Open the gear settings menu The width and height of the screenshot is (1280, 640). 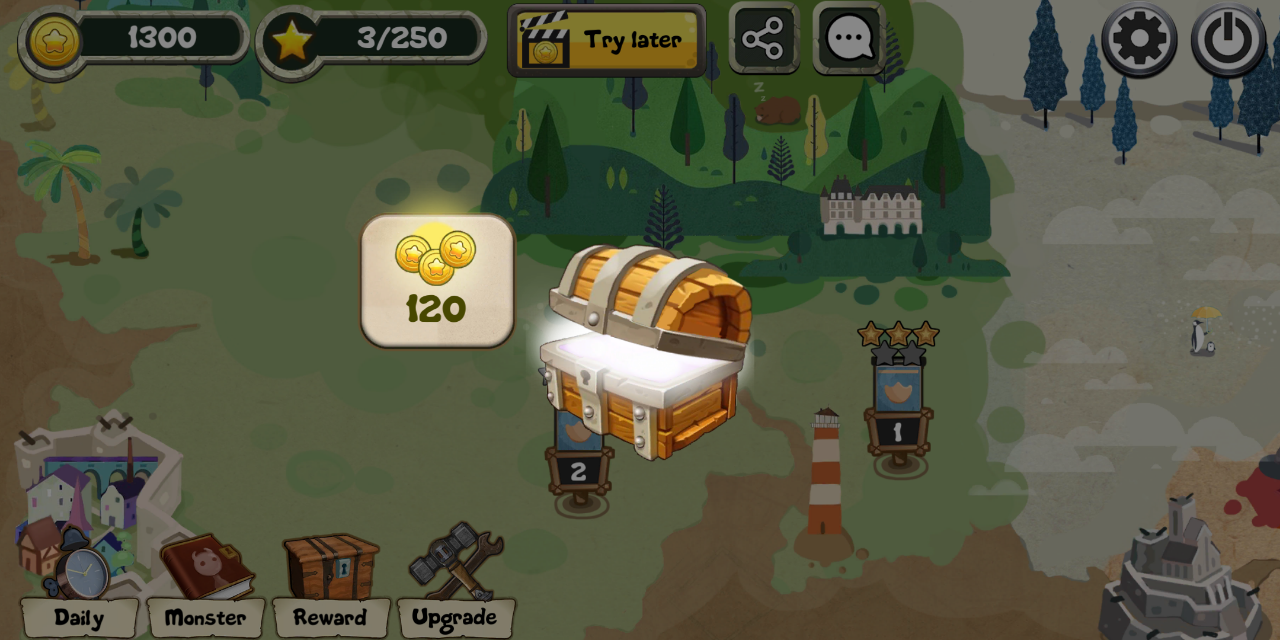[1139, 40]
